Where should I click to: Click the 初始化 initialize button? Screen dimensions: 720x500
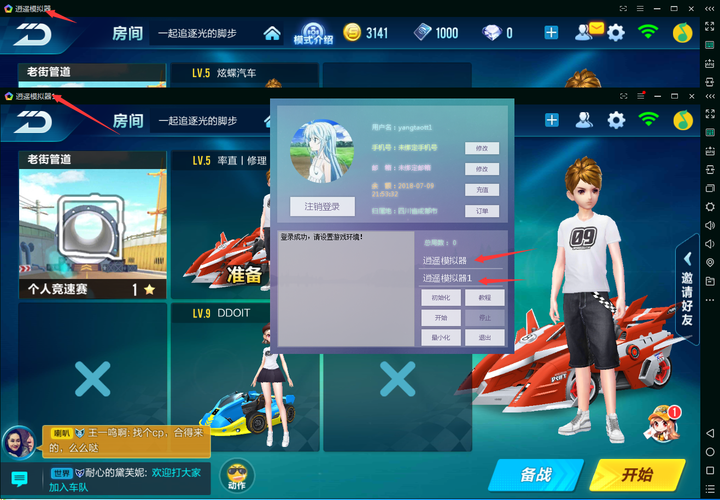(441, 297)
